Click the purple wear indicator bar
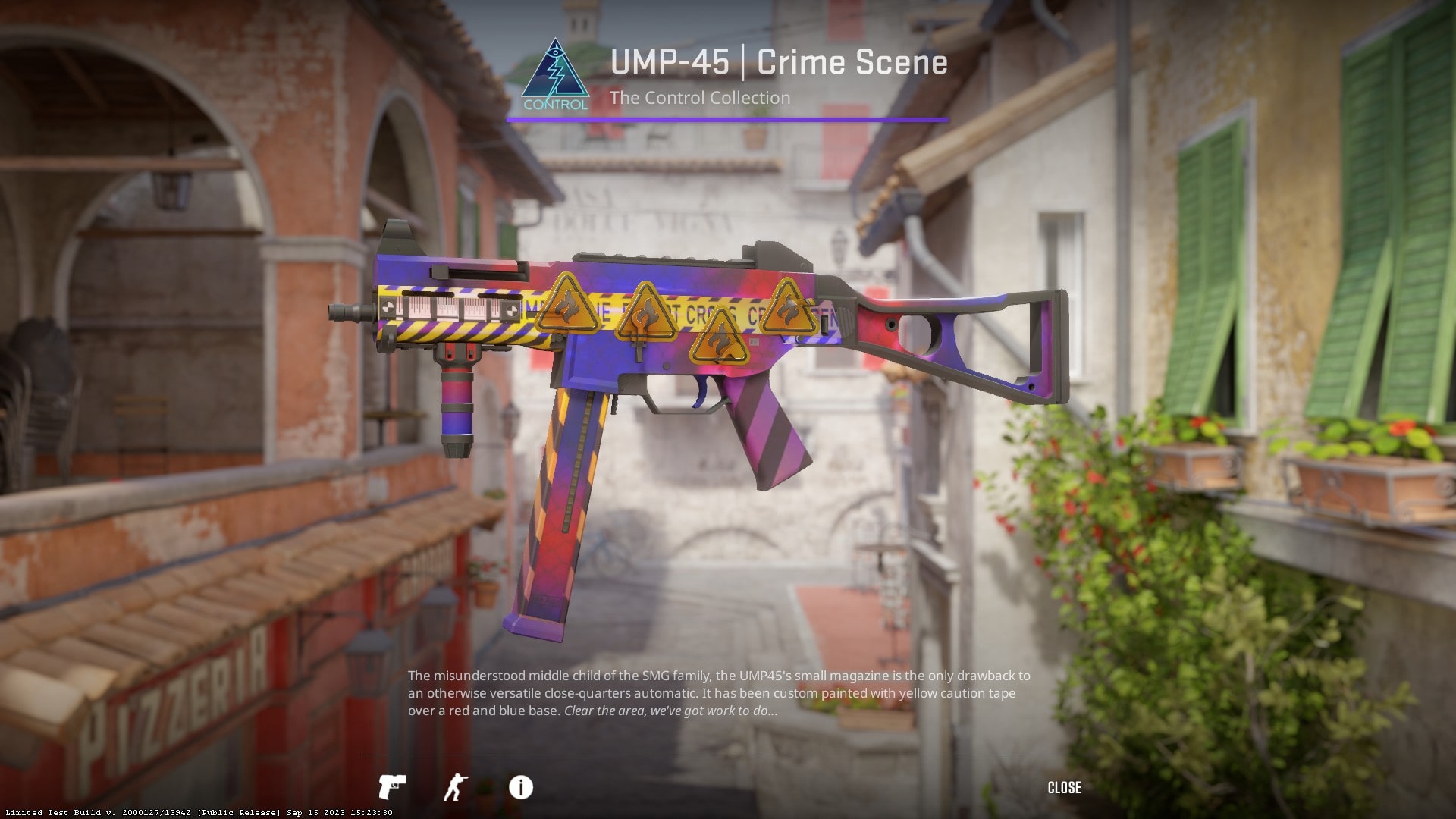Screen dimensions: 1456x819 tap(728, 119)
